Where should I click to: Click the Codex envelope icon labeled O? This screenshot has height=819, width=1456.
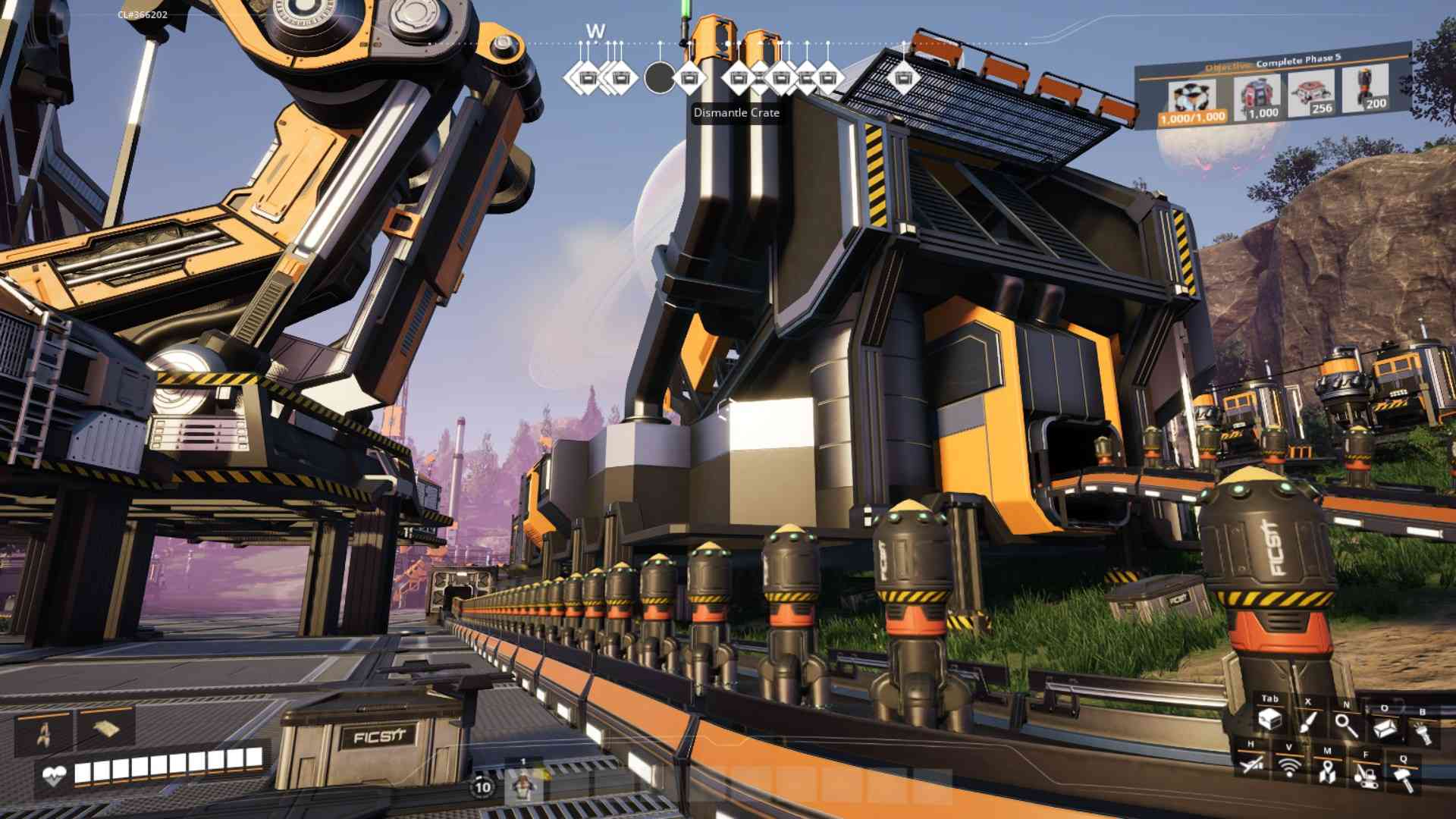pyautogui.click(x=1384, y=728)
